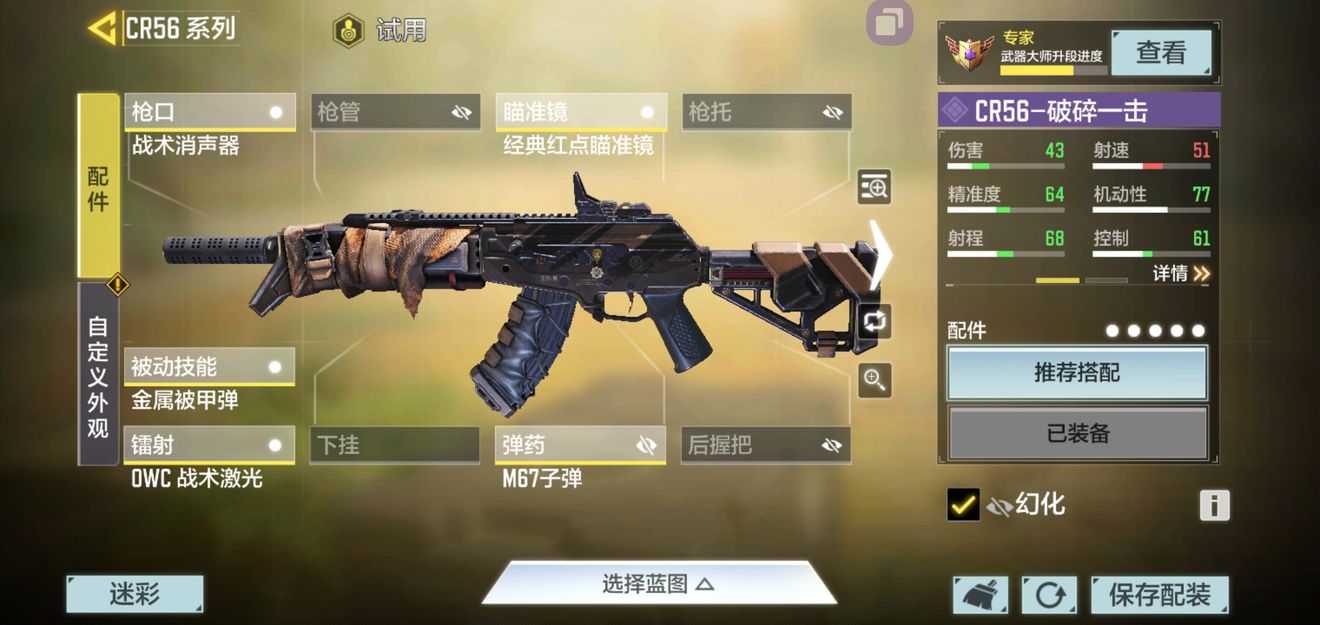
Task: Open the 镭射 laser slot
Action: [x=209, y=445]
